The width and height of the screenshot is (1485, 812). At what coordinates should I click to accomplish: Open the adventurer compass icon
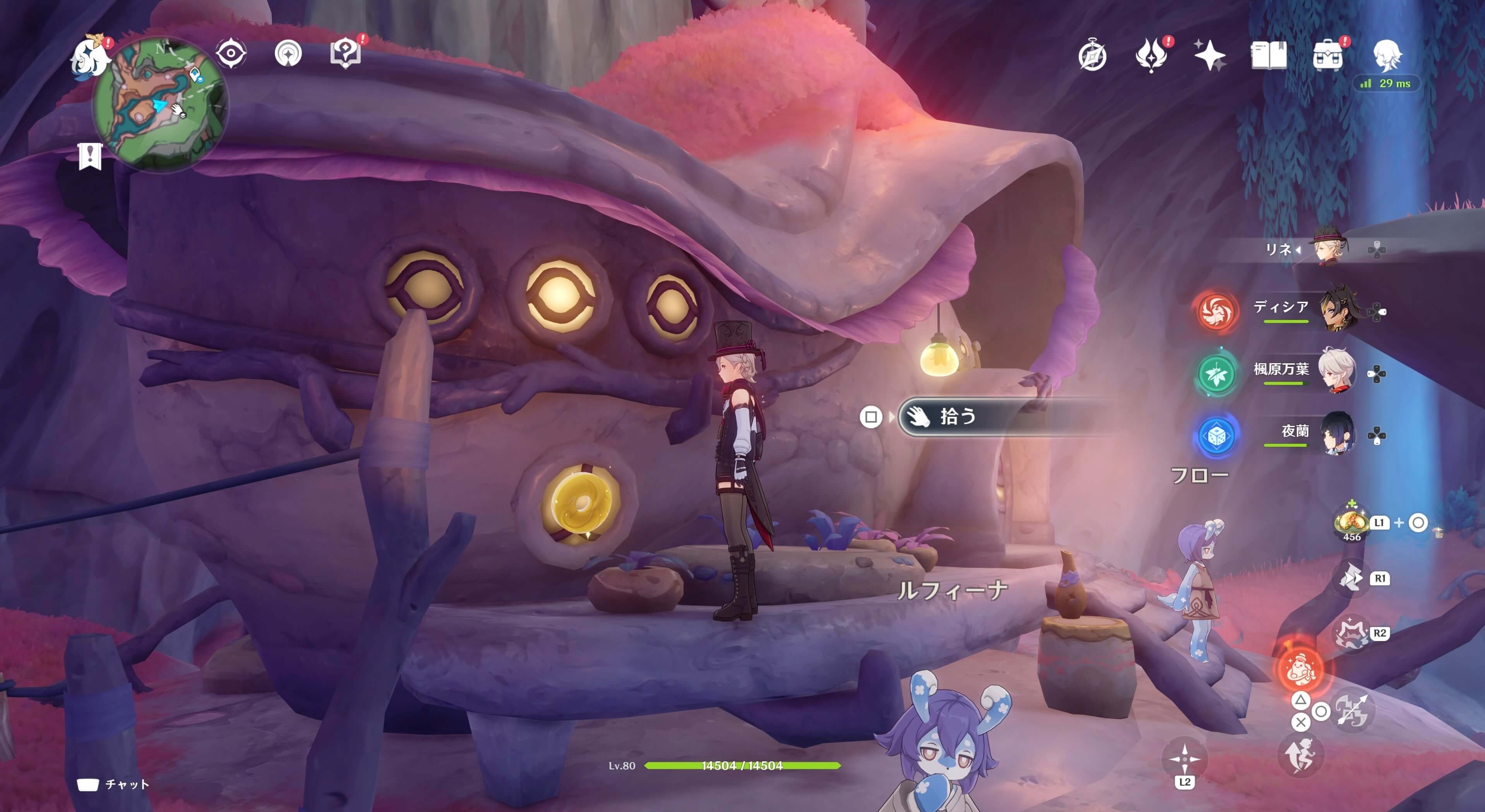click(x=1092, y=56)
